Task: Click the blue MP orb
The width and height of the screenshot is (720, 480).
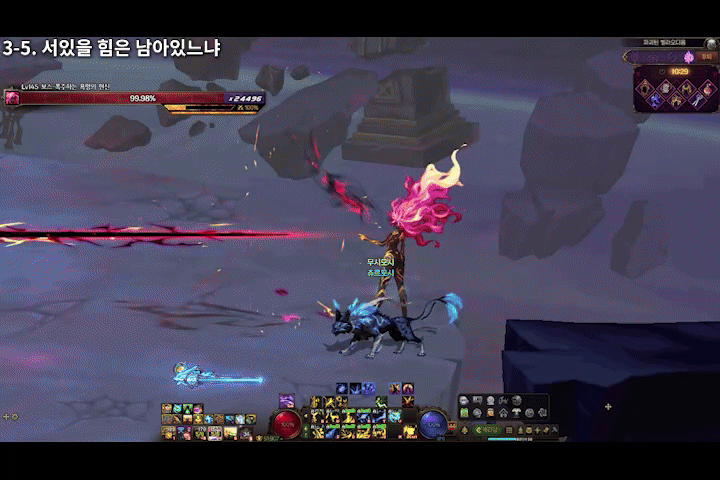Action: (x=432, y=424)
